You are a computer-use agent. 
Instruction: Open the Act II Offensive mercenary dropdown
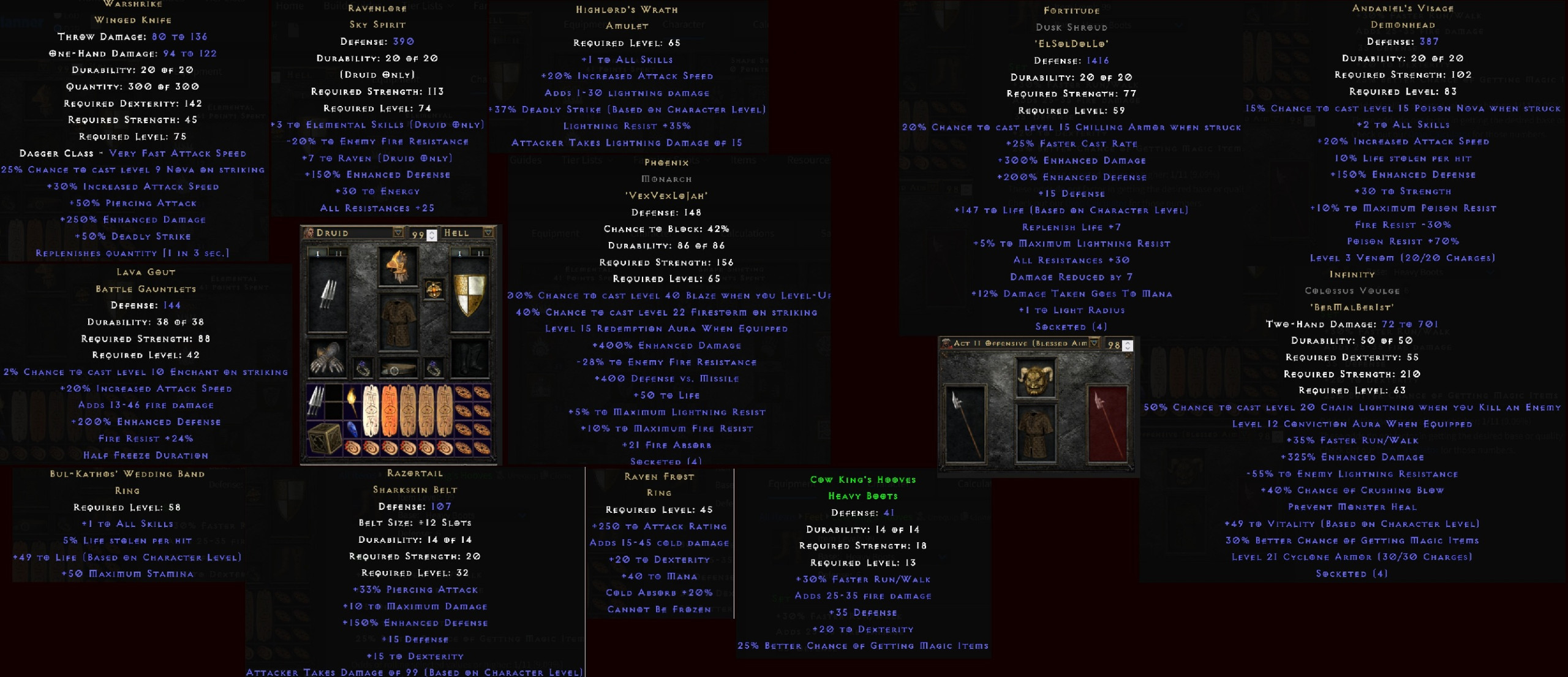pyautogui.click(x=1094, y=343)
